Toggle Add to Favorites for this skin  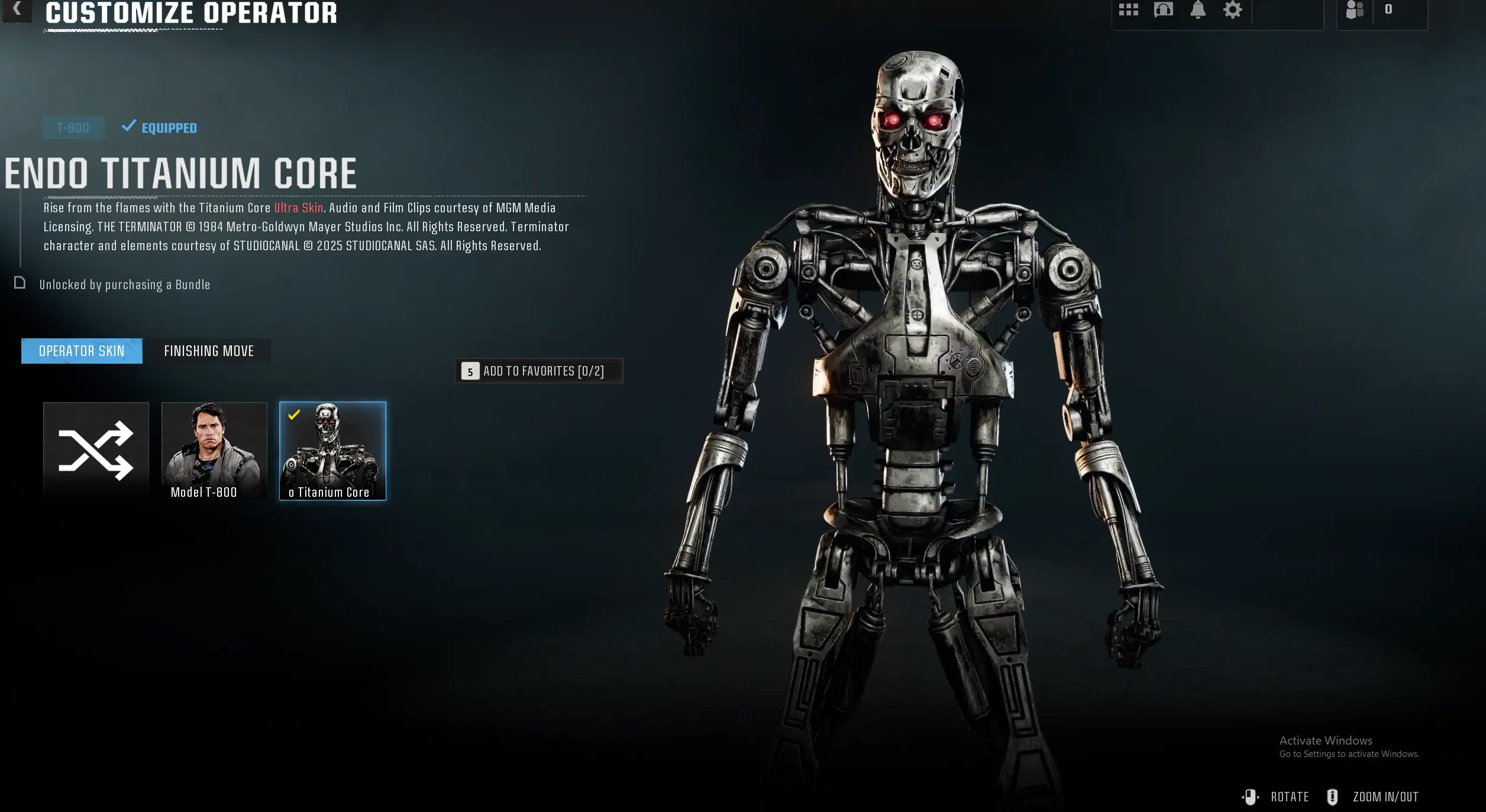point(538,371)
